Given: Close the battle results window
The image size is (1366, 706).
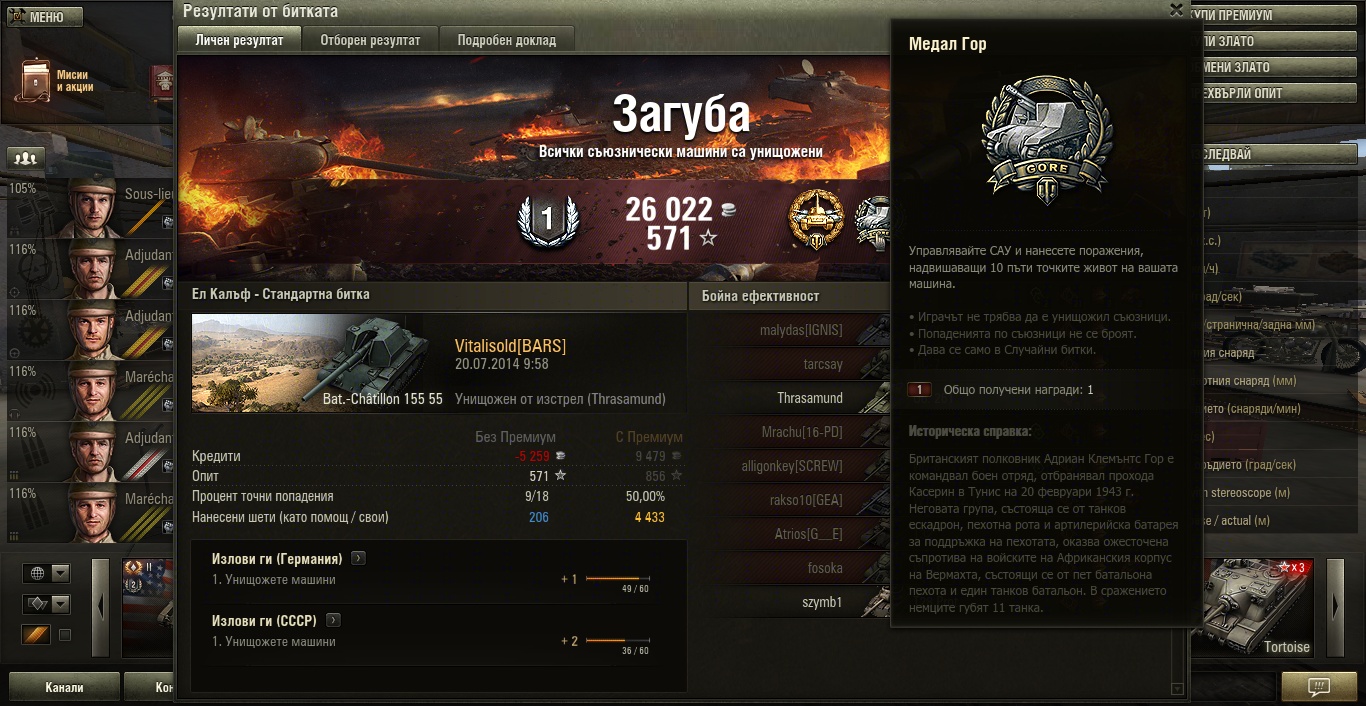Looking at the screenshot, I should 1177,9.
